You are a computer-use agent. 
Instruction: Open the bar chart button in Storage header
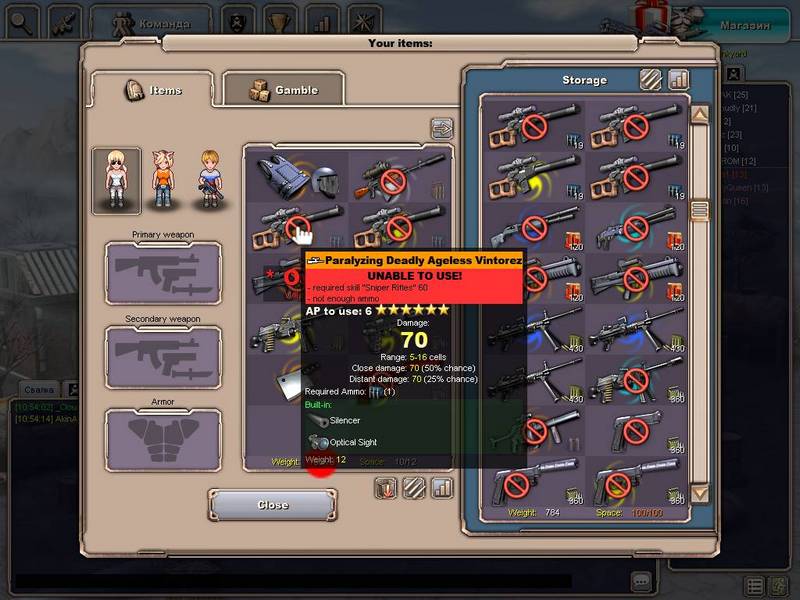679,79
